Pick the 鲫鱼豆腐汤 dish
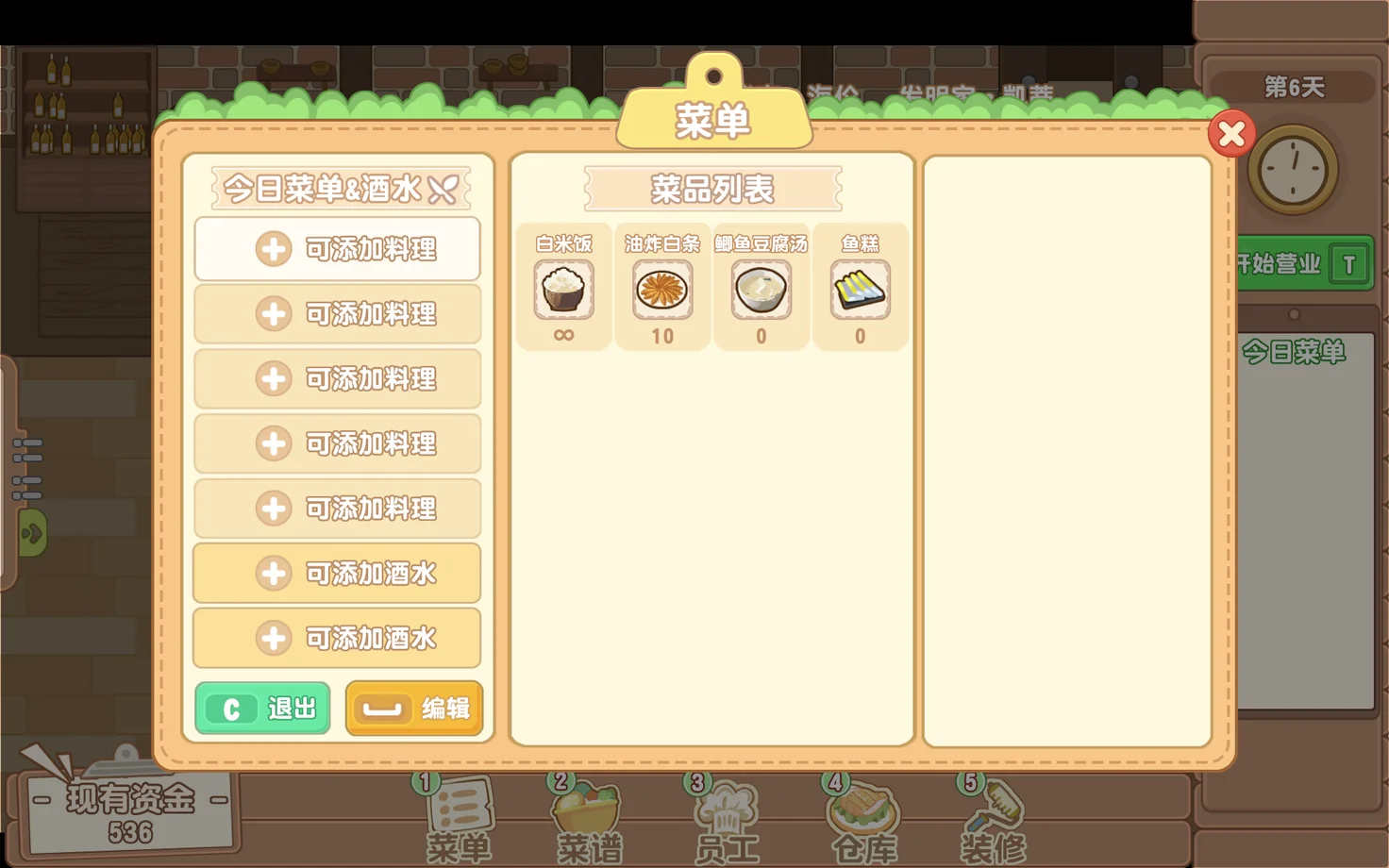1389x868 pixels. [761, 289]
